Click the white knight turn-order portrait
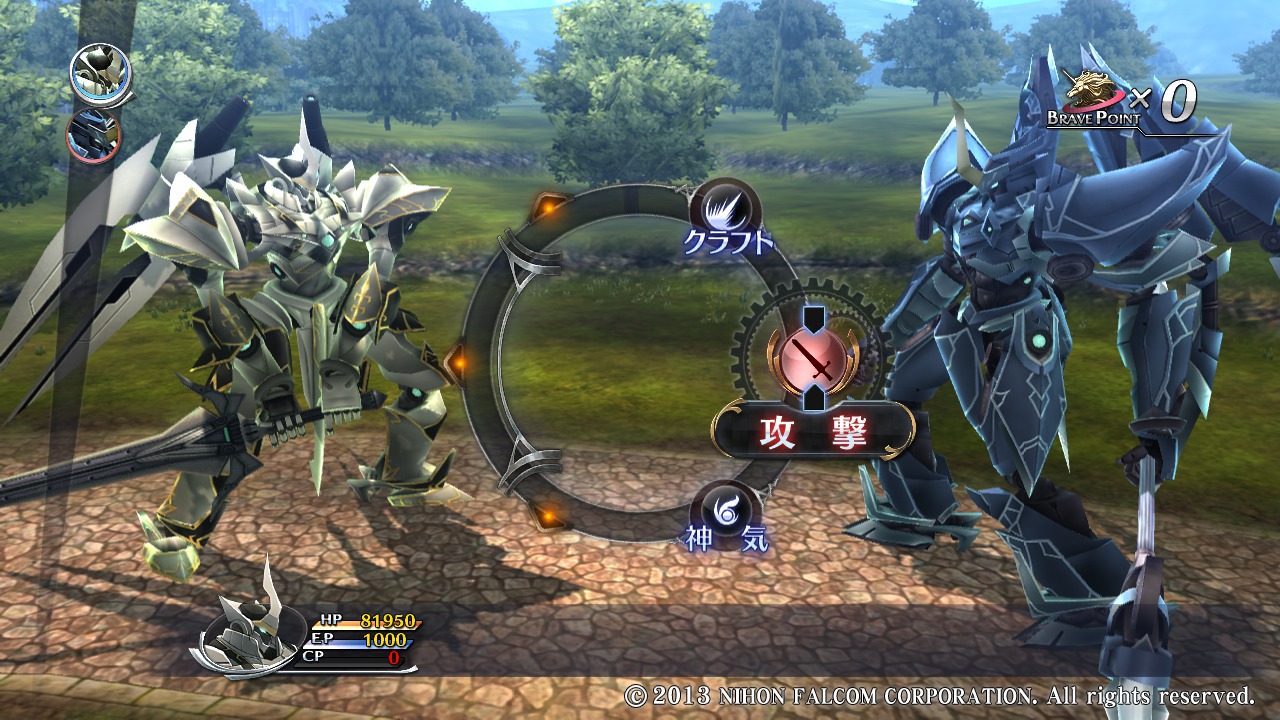Image resolution: width=1280 pixels, height=720 pixels. click(100, 73)
